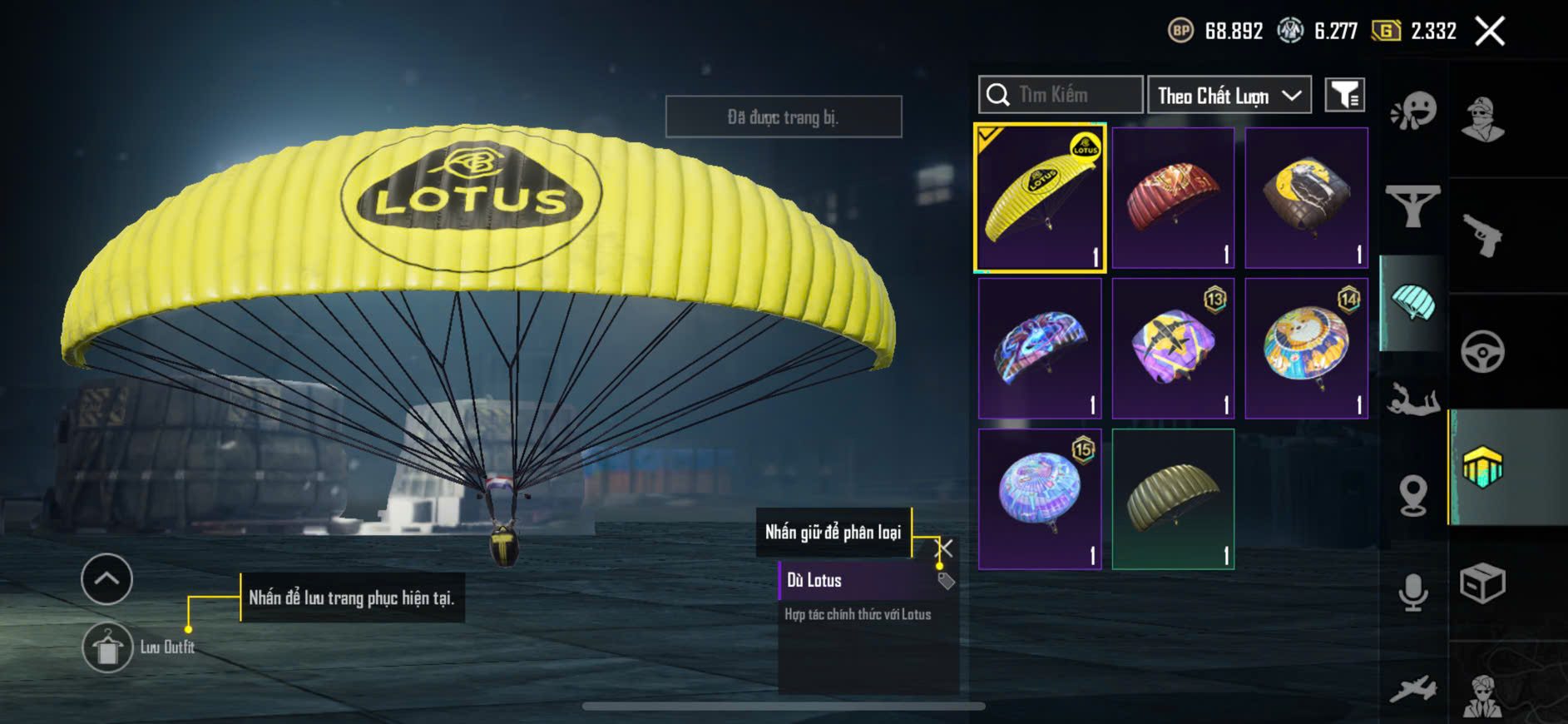Switch to the emote face tab
Image resolution: width=1568 pixels, height=724 pixels.
click(1413, 111)
